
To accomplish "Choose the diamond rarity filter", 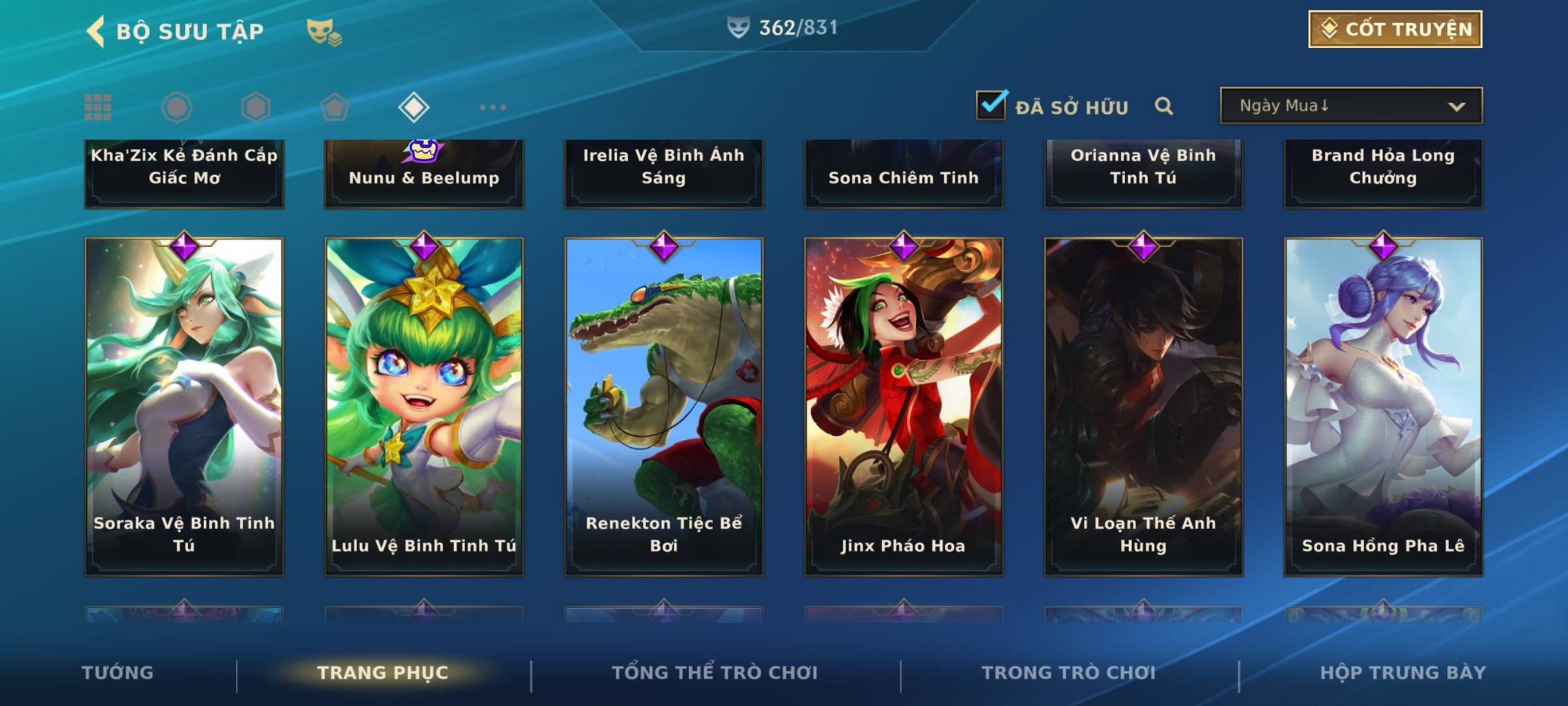I will coord(414,107).
